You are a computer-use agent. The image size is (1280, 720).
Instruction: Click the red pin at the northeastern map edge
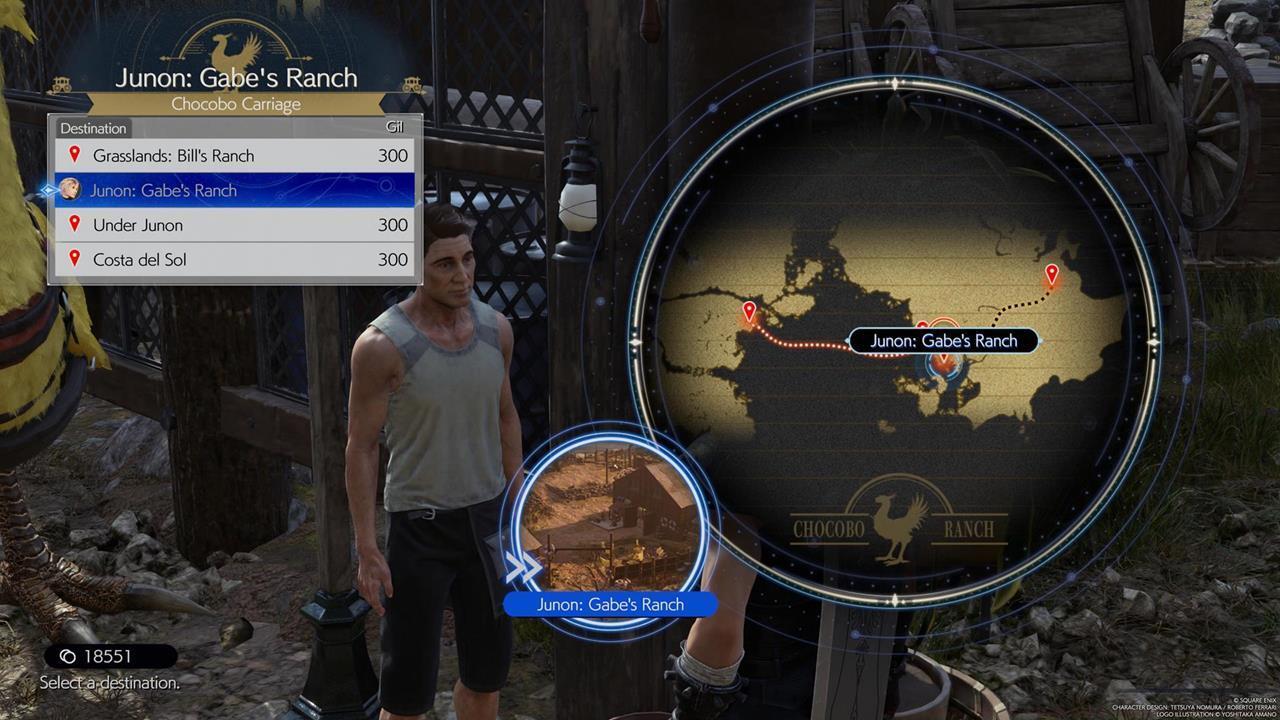(1051, 270)
